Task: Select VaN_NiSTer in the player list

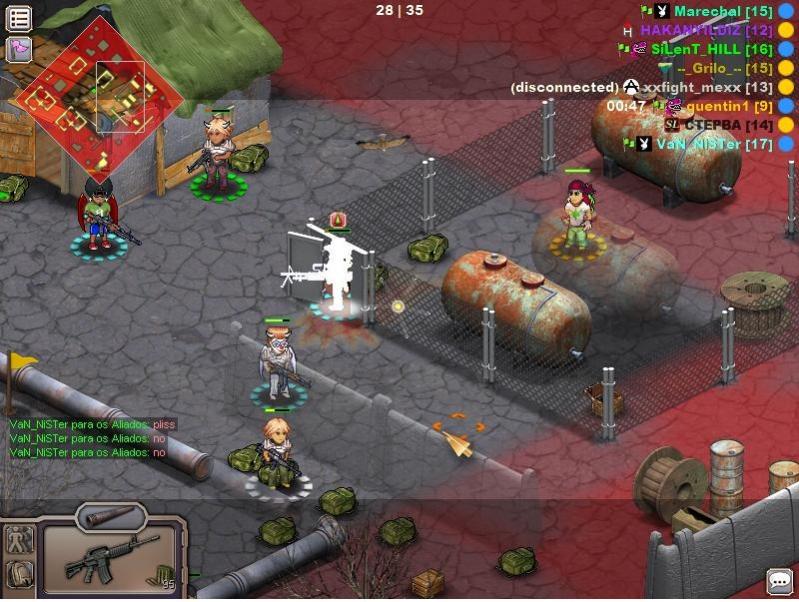Action: tap(713, 144)
